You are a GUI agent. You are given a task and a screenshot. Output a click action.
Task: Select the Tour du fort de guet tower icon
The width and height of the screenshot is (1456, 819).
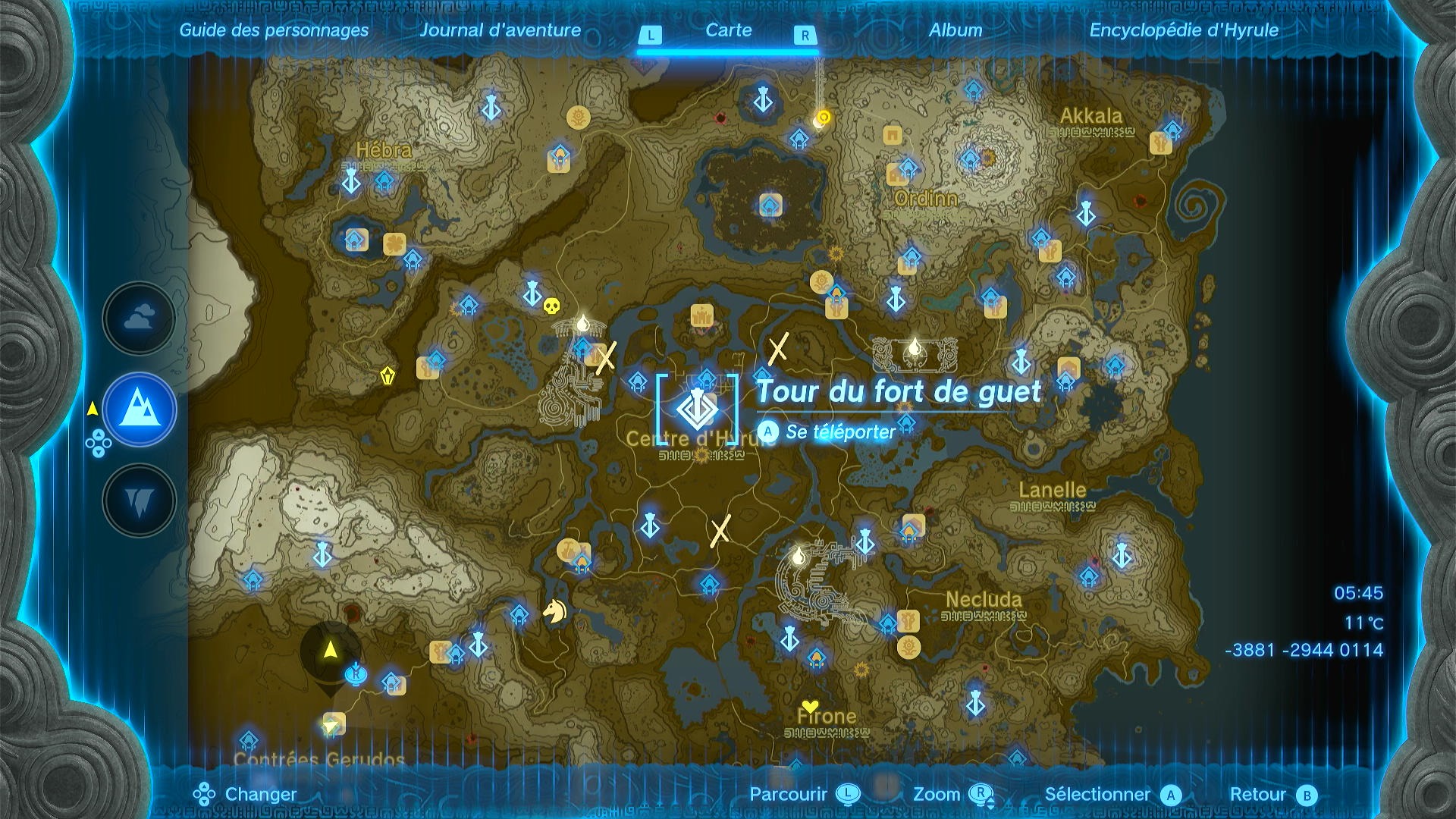pyautogui.click(x=699, y=409)
